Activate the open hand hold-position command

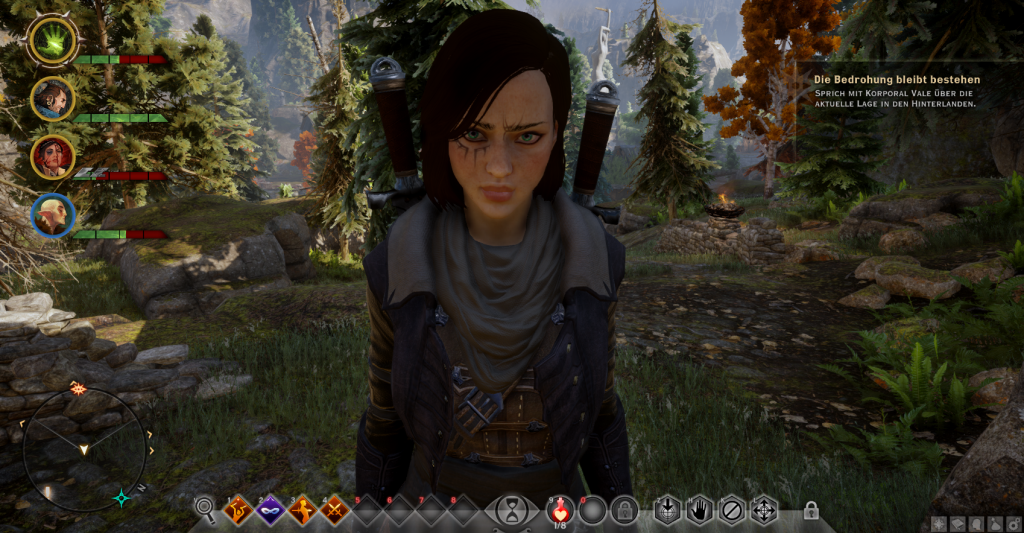699,510
